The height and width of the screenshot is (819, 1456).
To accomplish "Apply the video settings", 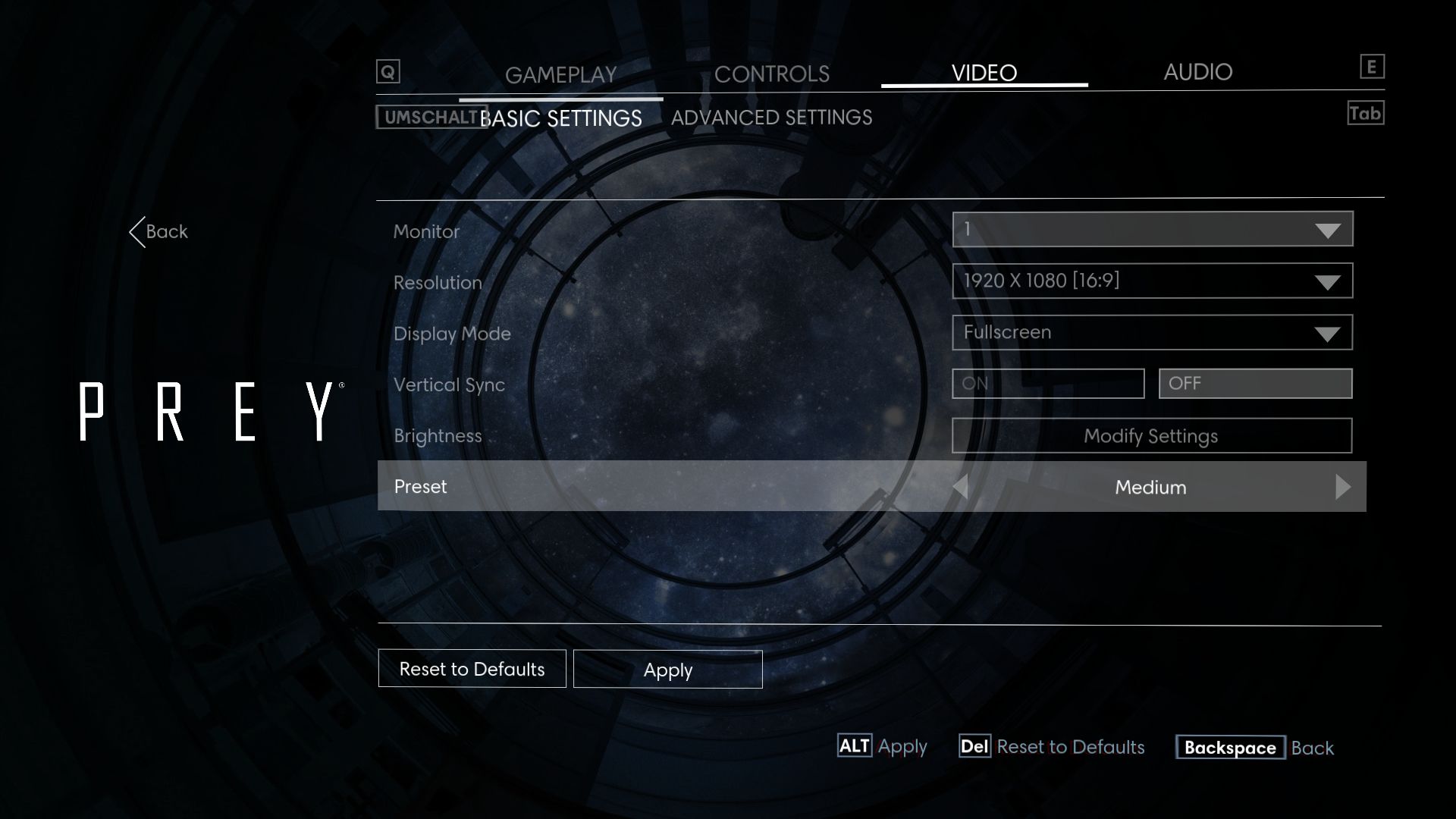I will pyautogui.click(x=667, y=670).
